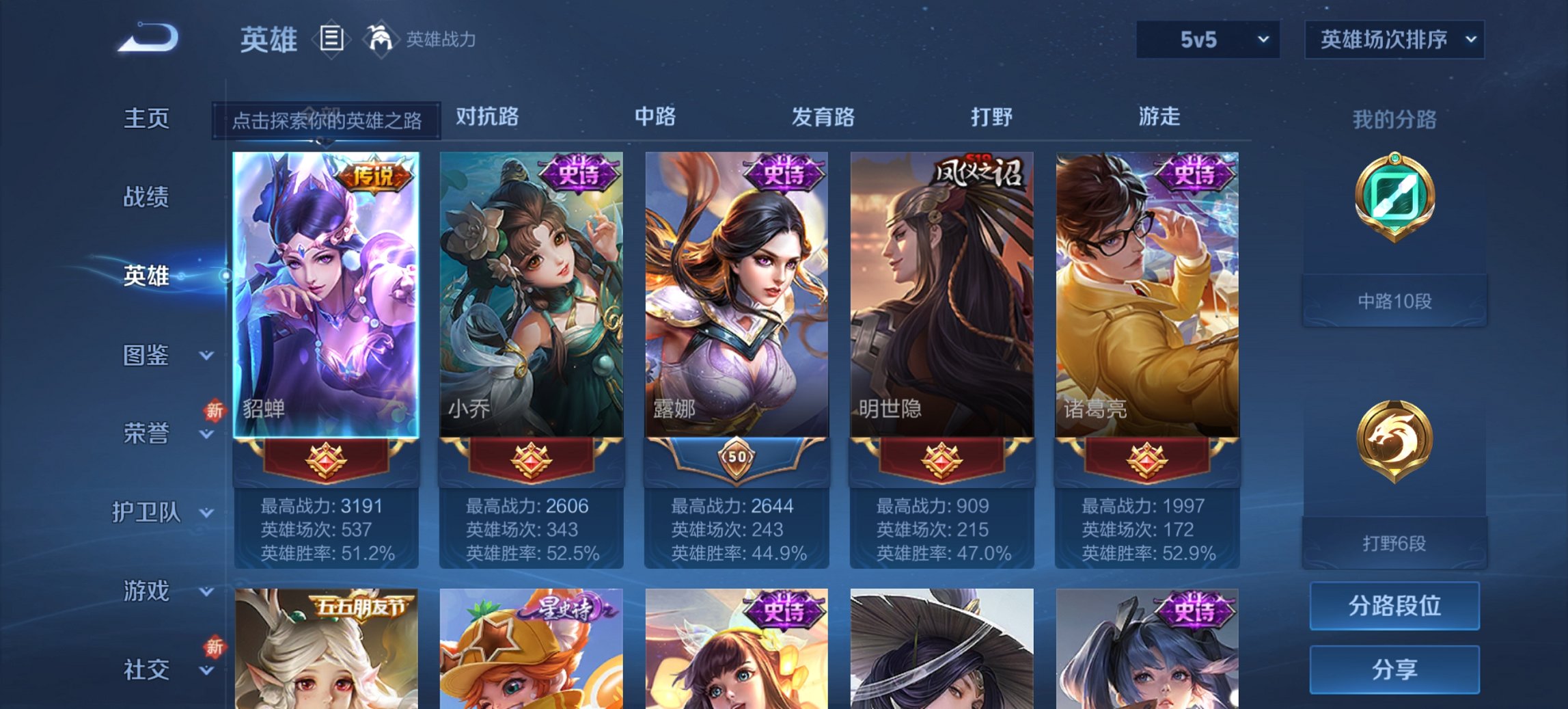The image size is (1568, 709).
Task: Open the 英雄场次排序 sorting dropdown
Action: tap(1392, 40)
